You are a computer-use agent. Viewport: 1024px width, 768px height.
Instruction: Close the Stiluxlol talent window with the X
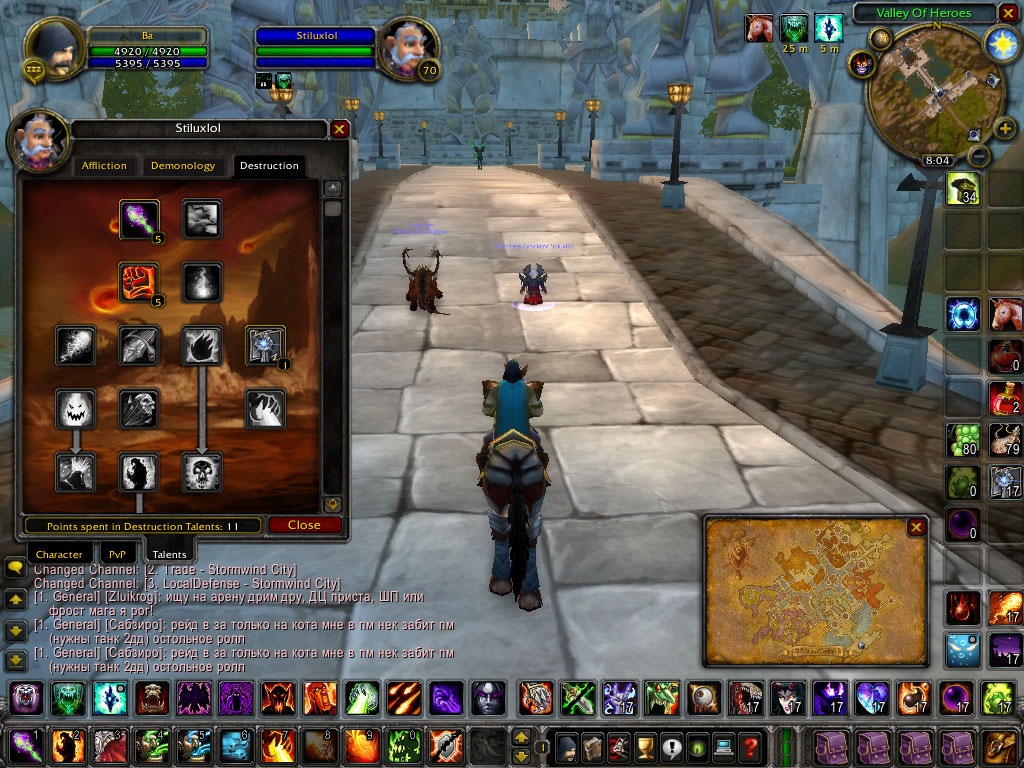(x=339, y=129)
